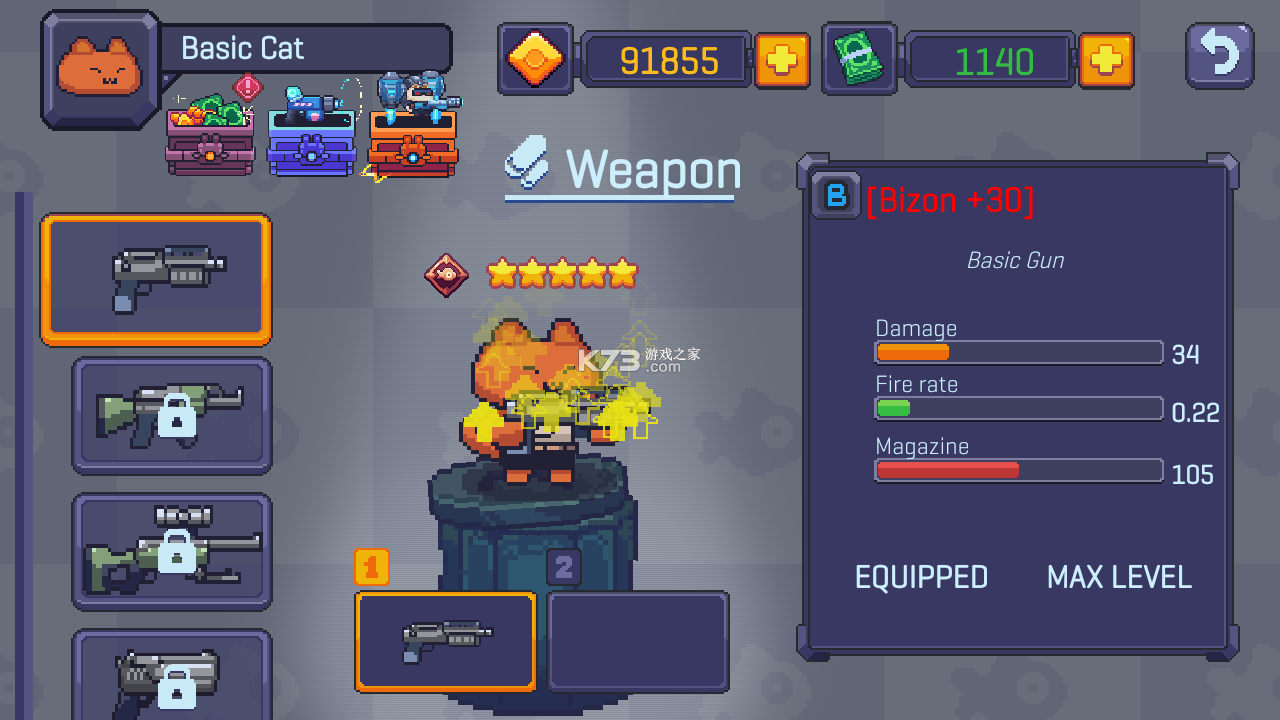The height and width of the screenshot is (720, 1280).
Task: Open the orange gear chest
Action: pyautogui.click(x=413, y=140)
